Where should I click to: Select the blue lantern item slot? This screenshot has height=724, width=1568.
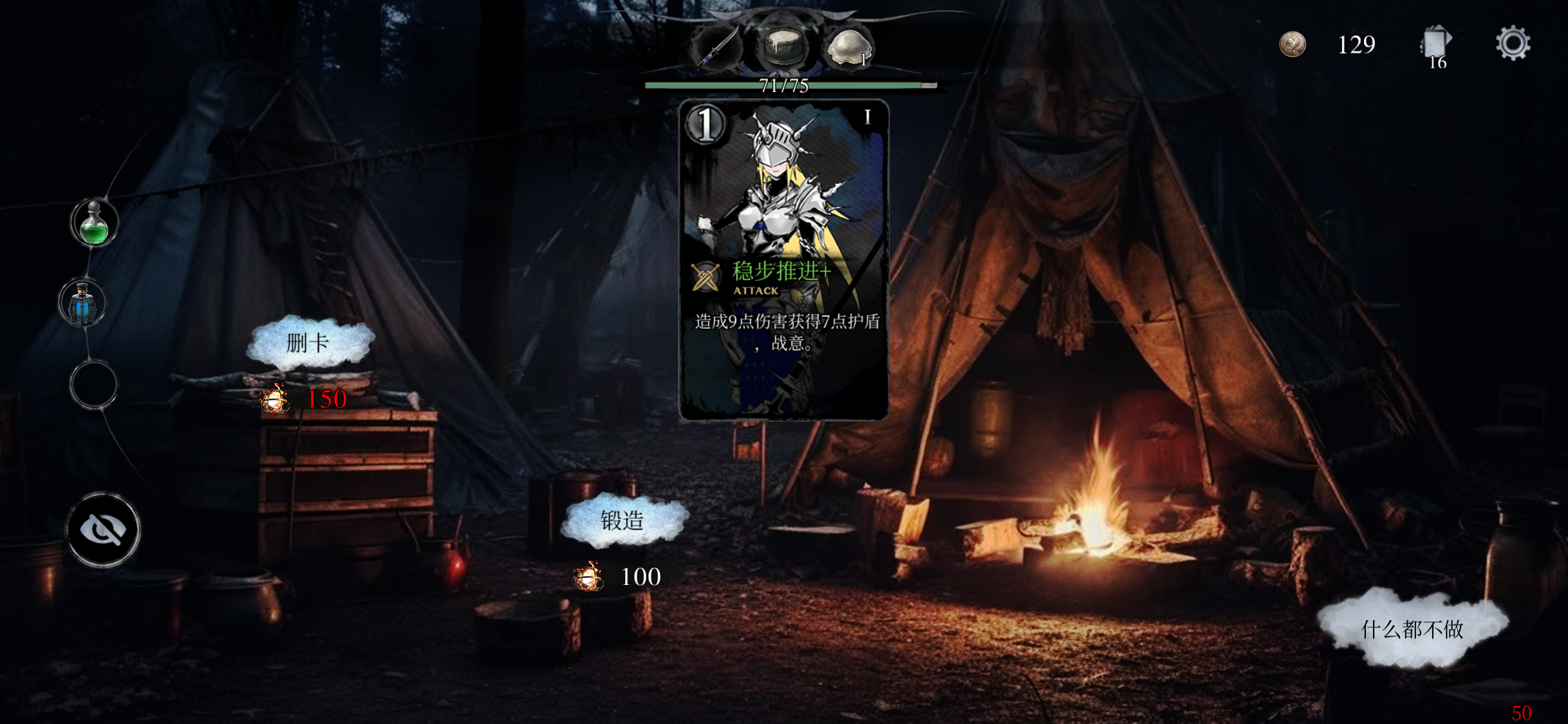(82, 303)
